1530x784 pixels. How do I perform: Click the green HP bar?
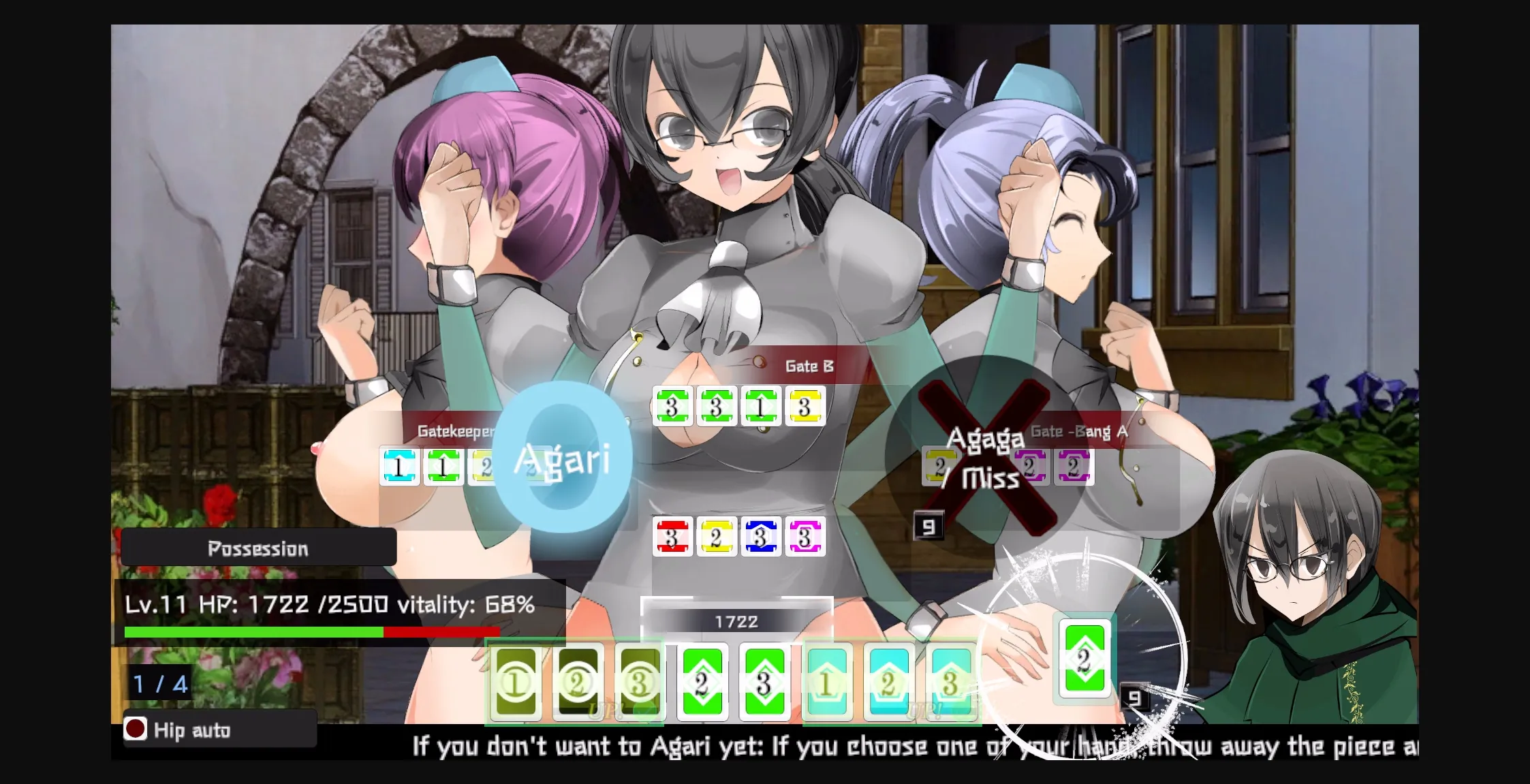252,631
